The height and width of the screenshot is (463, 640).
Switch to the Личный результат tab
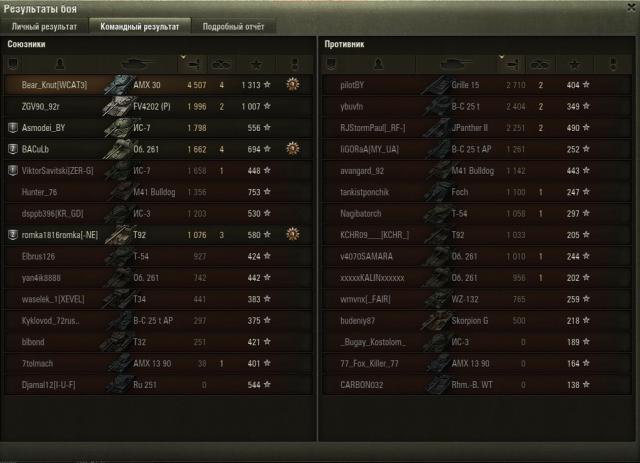(42, 26)
